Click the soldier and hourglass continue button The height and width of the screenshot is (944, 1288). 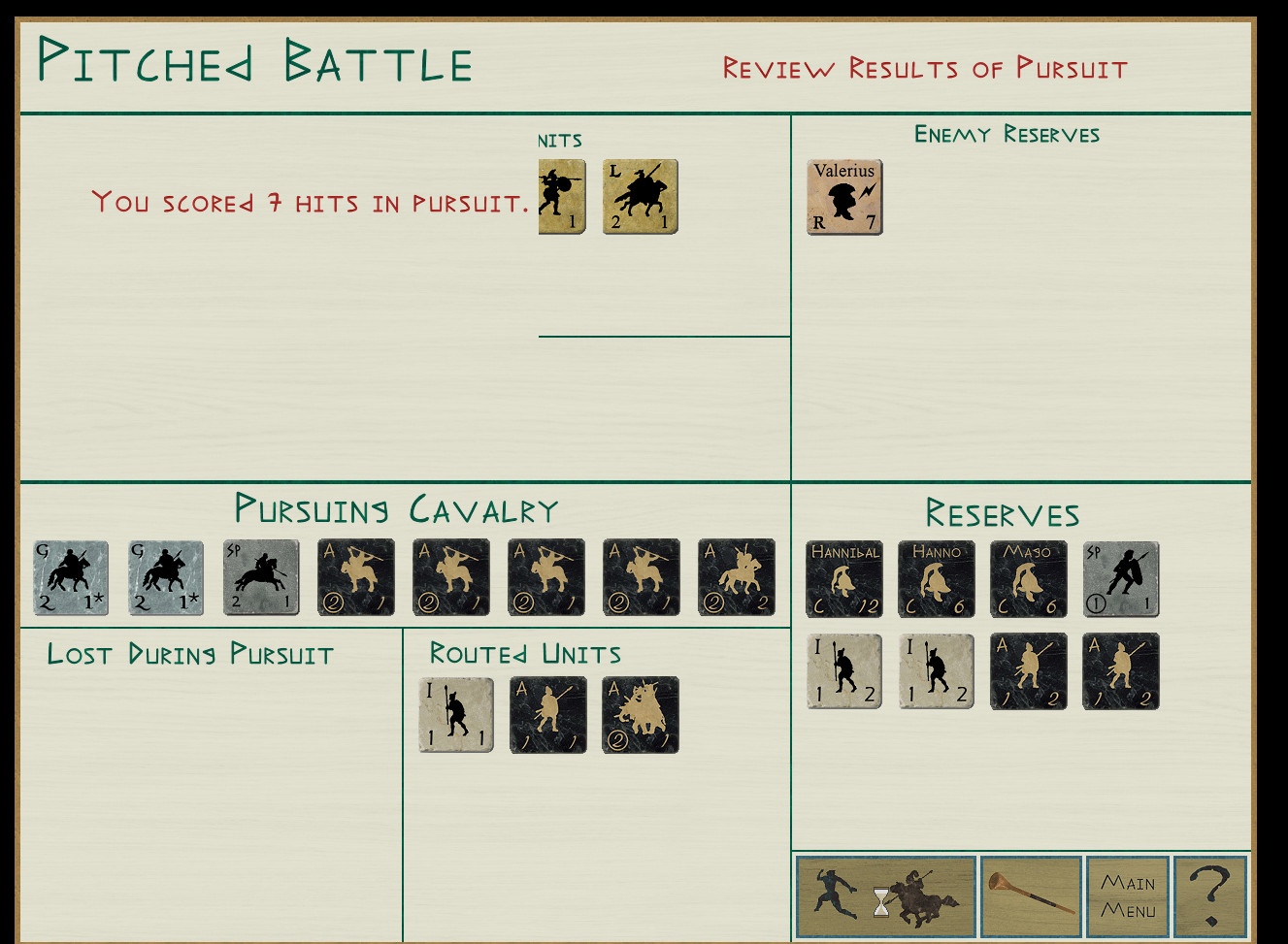pyautogui.click(x=885, y=896)
